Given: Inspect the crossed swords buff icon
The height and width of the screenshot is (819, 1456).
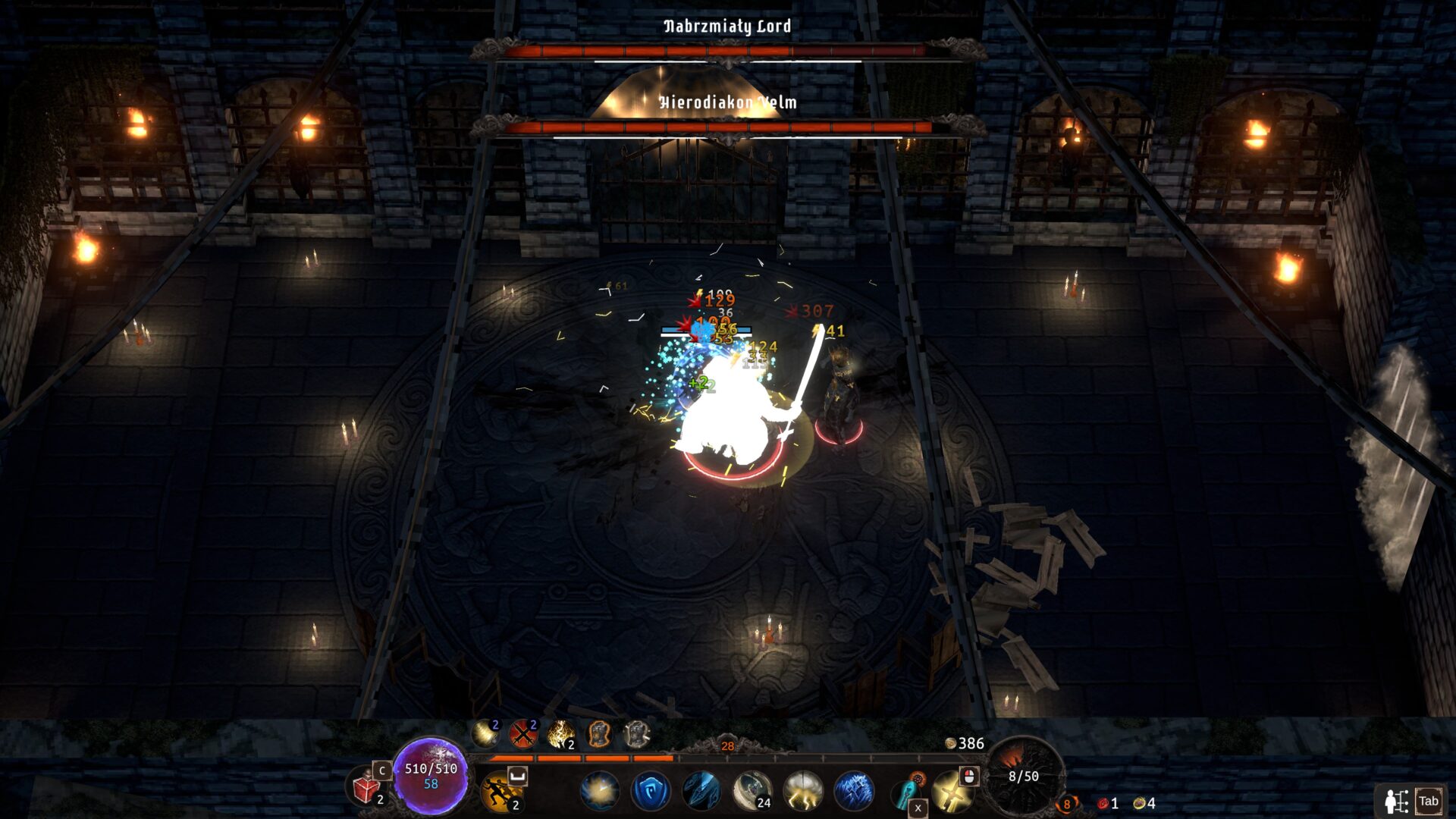Looking at the screenshot, I should point(522,733).
